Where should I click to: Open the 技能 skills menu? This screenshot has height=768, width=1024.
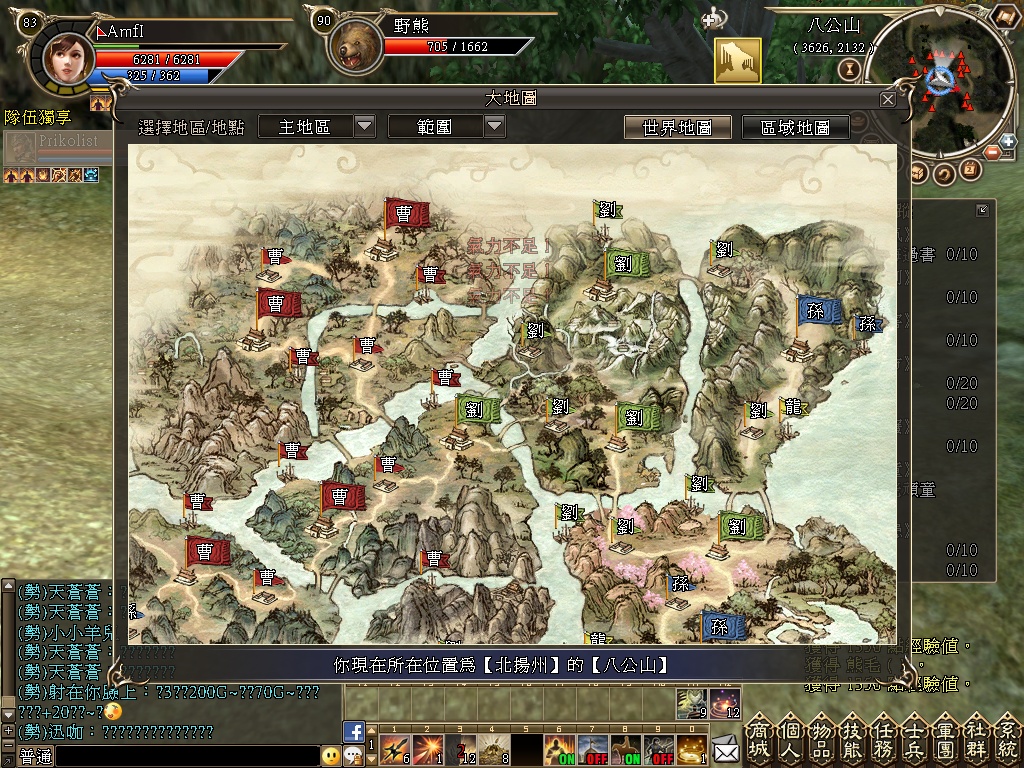pyautogui.click(x=853, y=739)
